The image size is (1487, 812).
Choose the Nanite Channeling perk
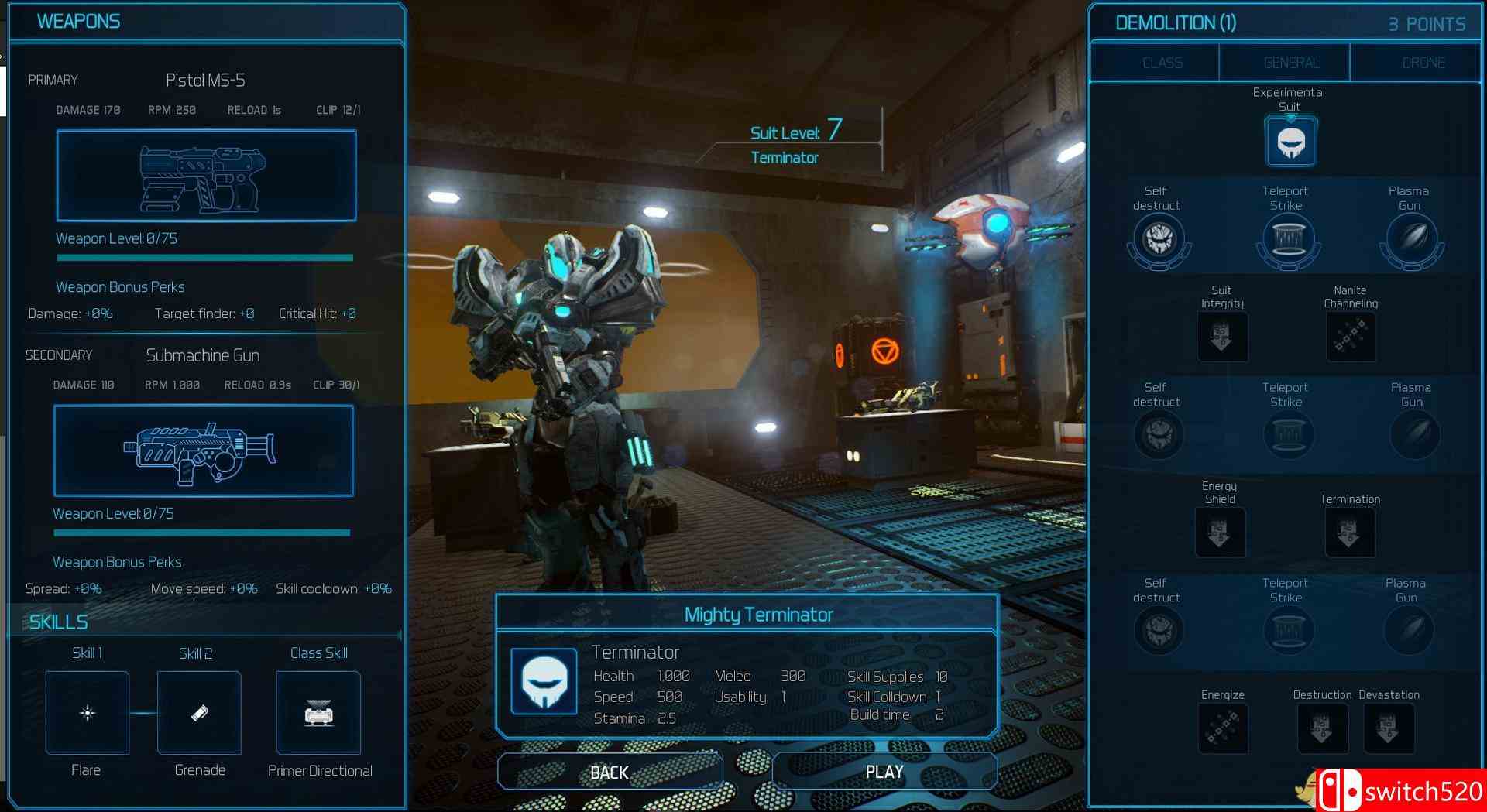pos(1351,337)
